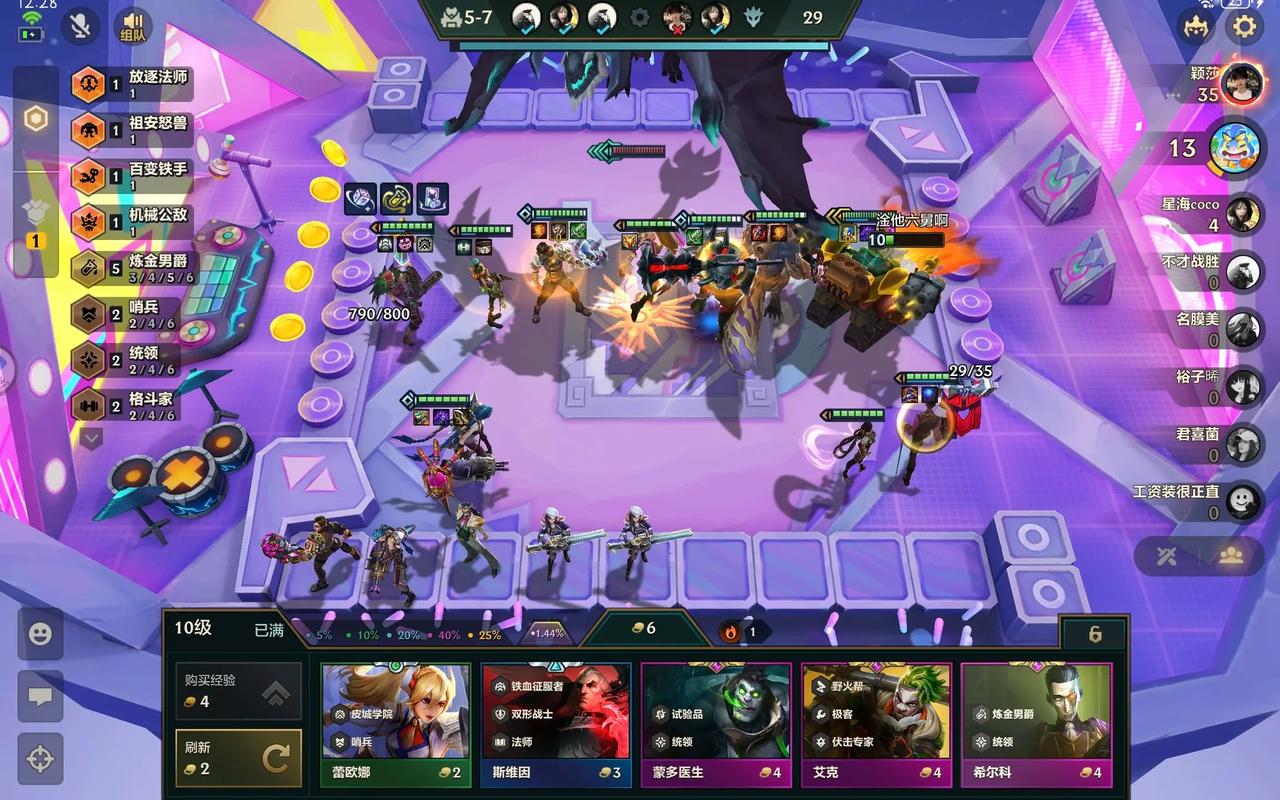Open the chat message box

click(x=40, y=696)
